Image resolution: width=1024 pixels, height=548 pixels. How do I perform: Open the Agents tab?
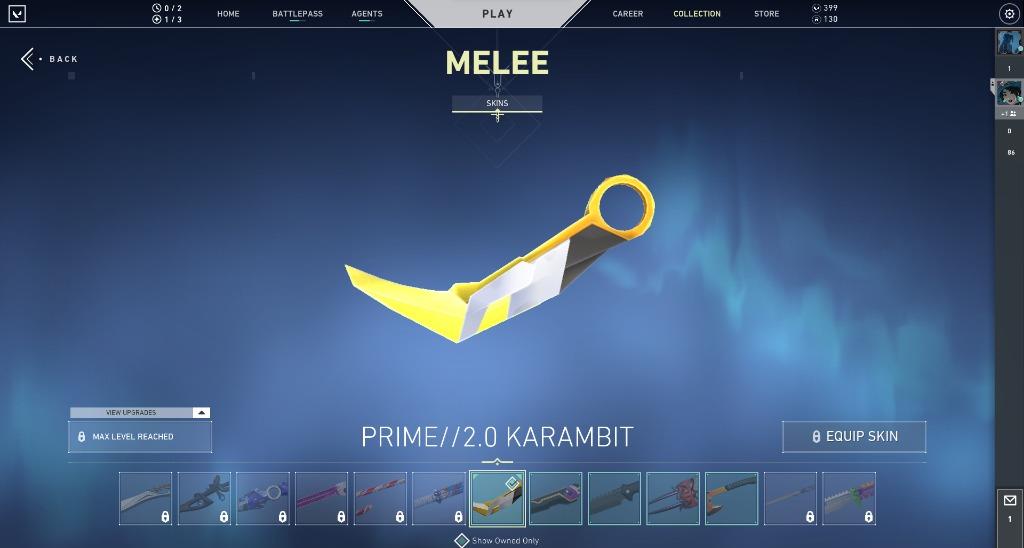point(367,14)
